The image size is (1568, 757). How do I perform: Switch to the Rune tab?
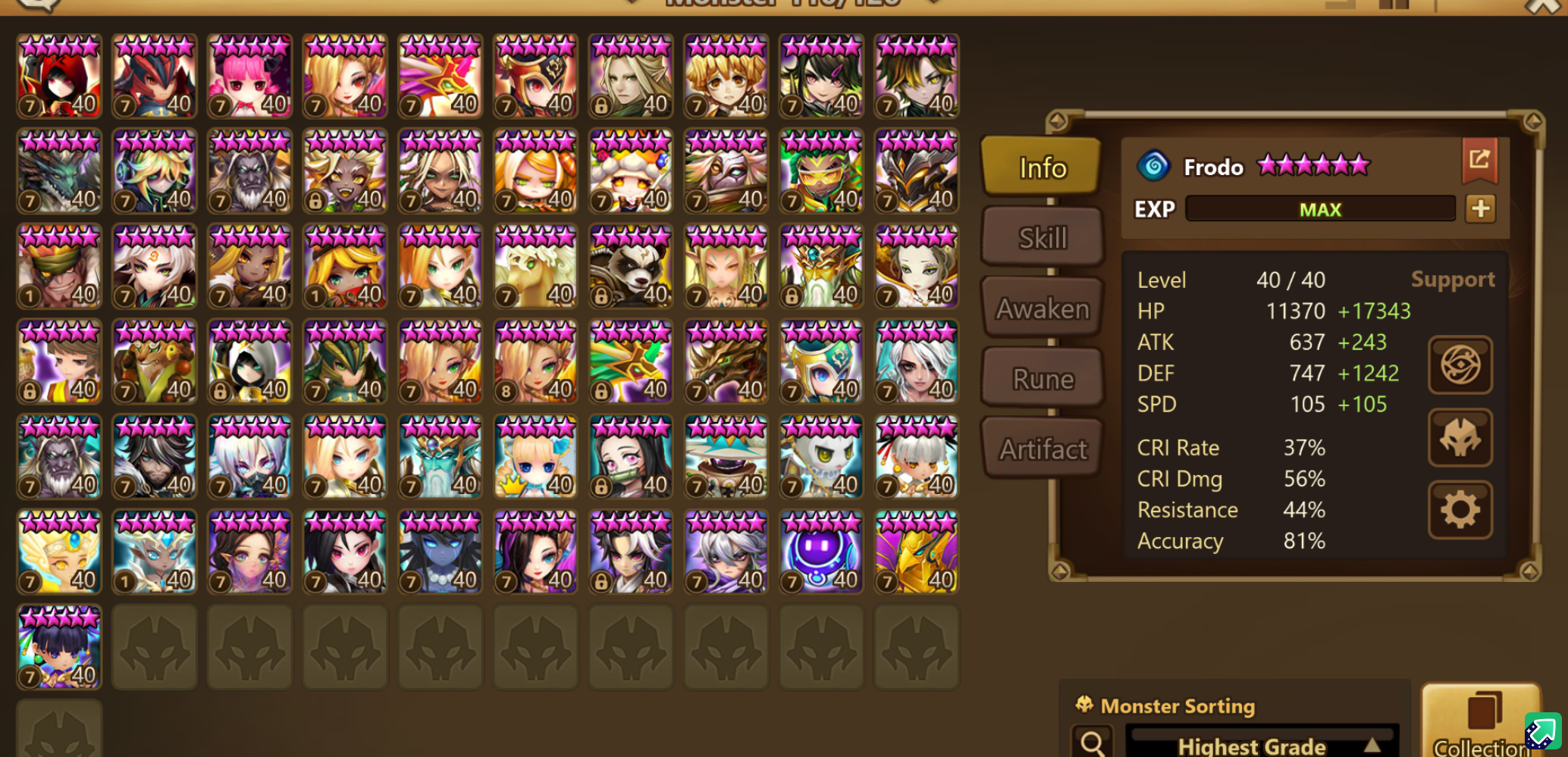click(1043, 379)
